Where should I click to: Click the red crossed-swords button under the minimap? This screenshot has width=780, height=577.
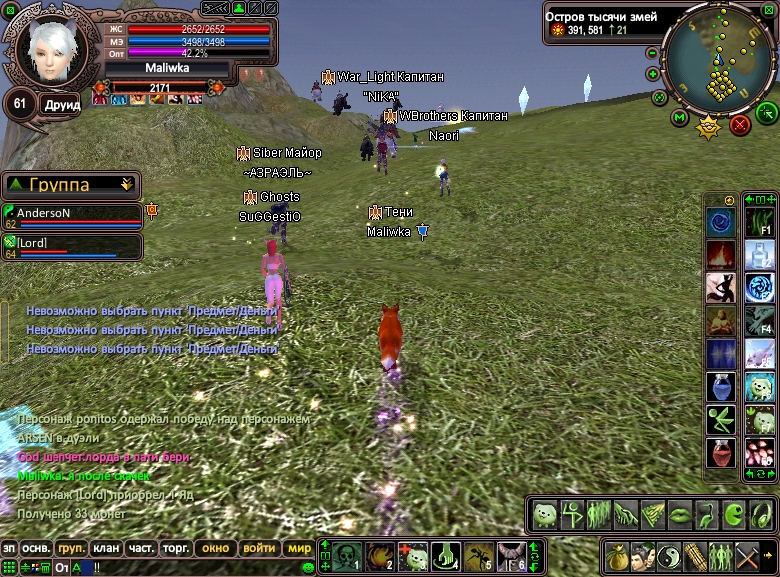[740, 124]
